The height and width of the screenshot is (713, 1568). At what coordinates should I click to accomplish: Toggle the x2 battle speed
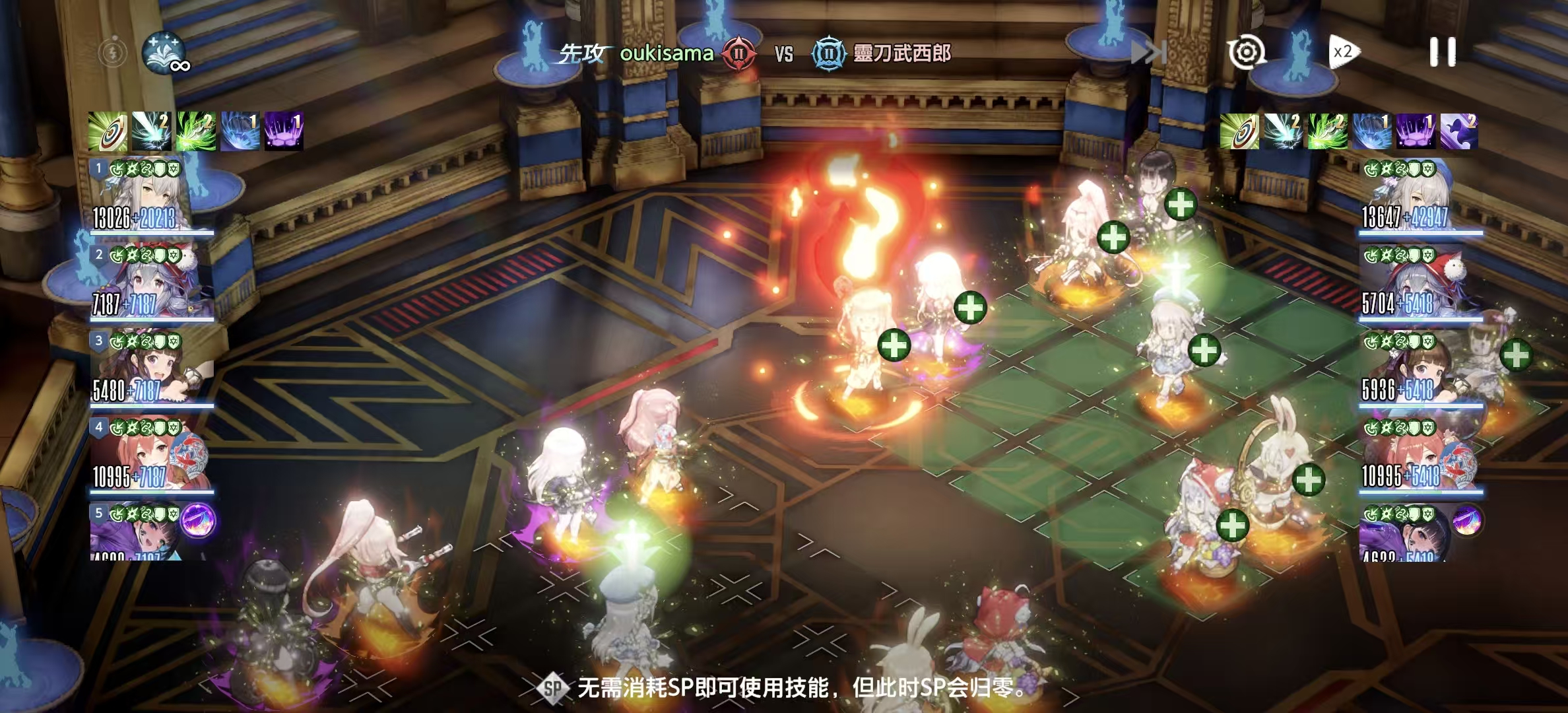(x=1343, y=52)
